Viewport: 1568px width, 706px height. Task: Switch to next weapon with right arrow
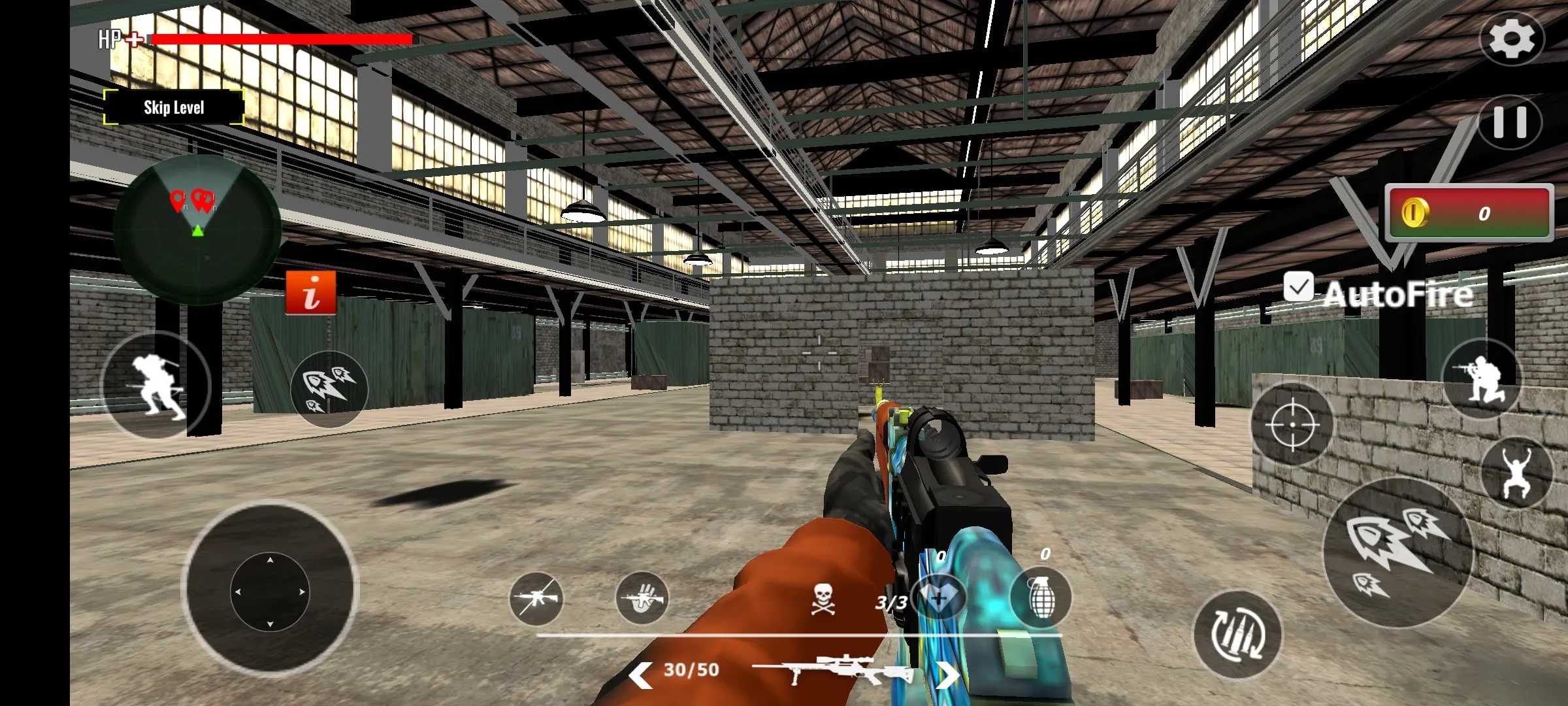point(947,674)
